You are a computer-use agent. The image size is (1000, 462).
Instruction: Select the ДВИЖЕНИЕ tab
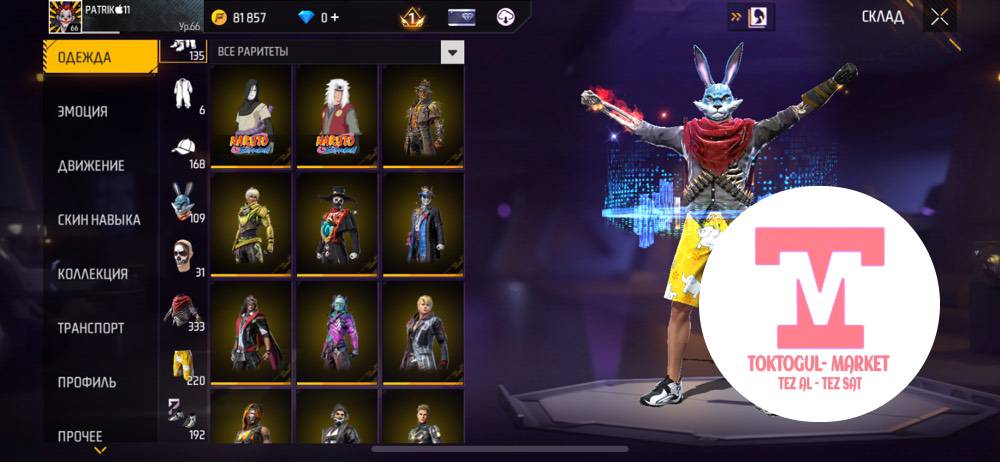click(90, 165)
